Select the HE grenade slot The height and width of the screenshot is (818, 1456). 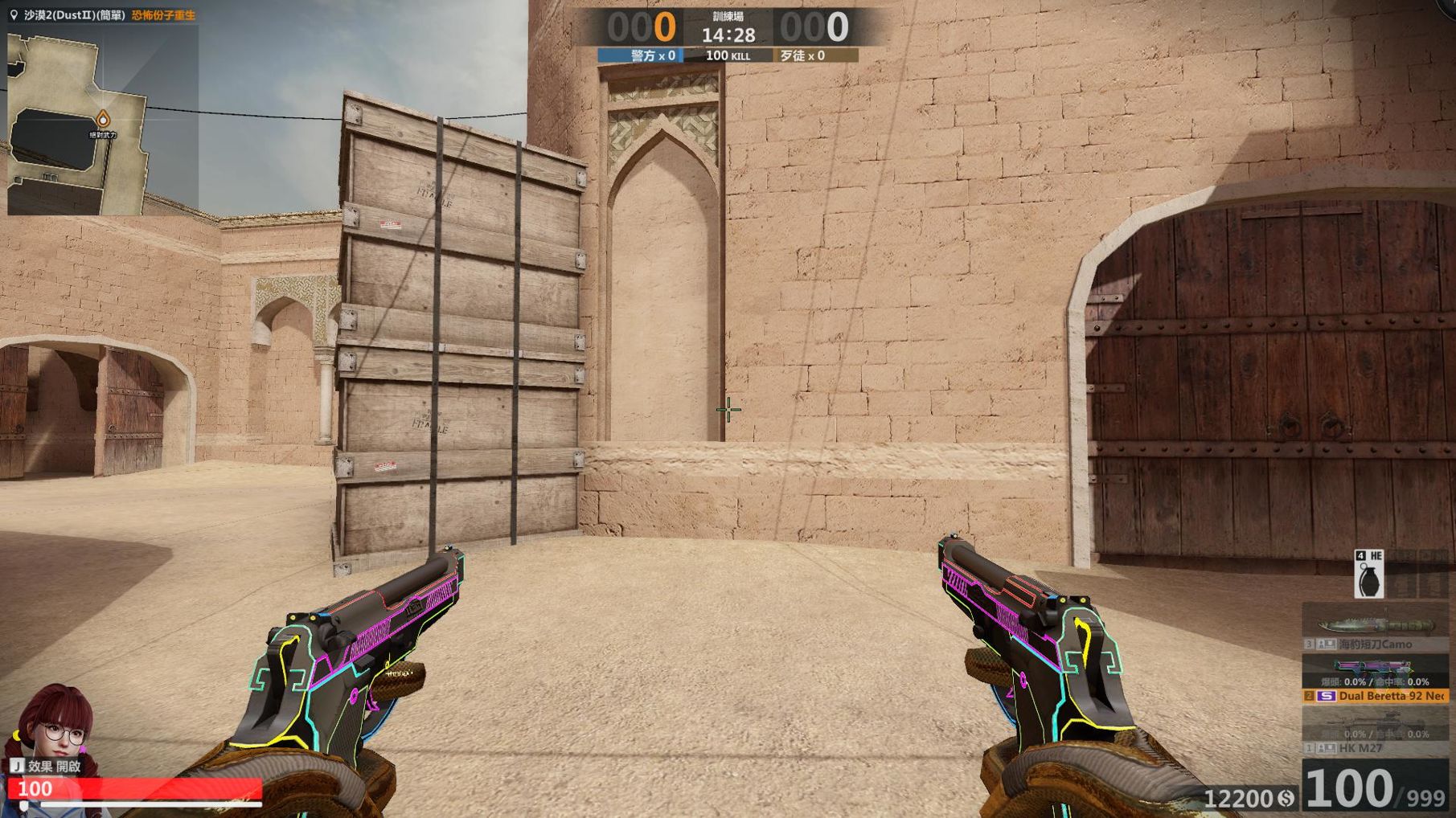1369,575
